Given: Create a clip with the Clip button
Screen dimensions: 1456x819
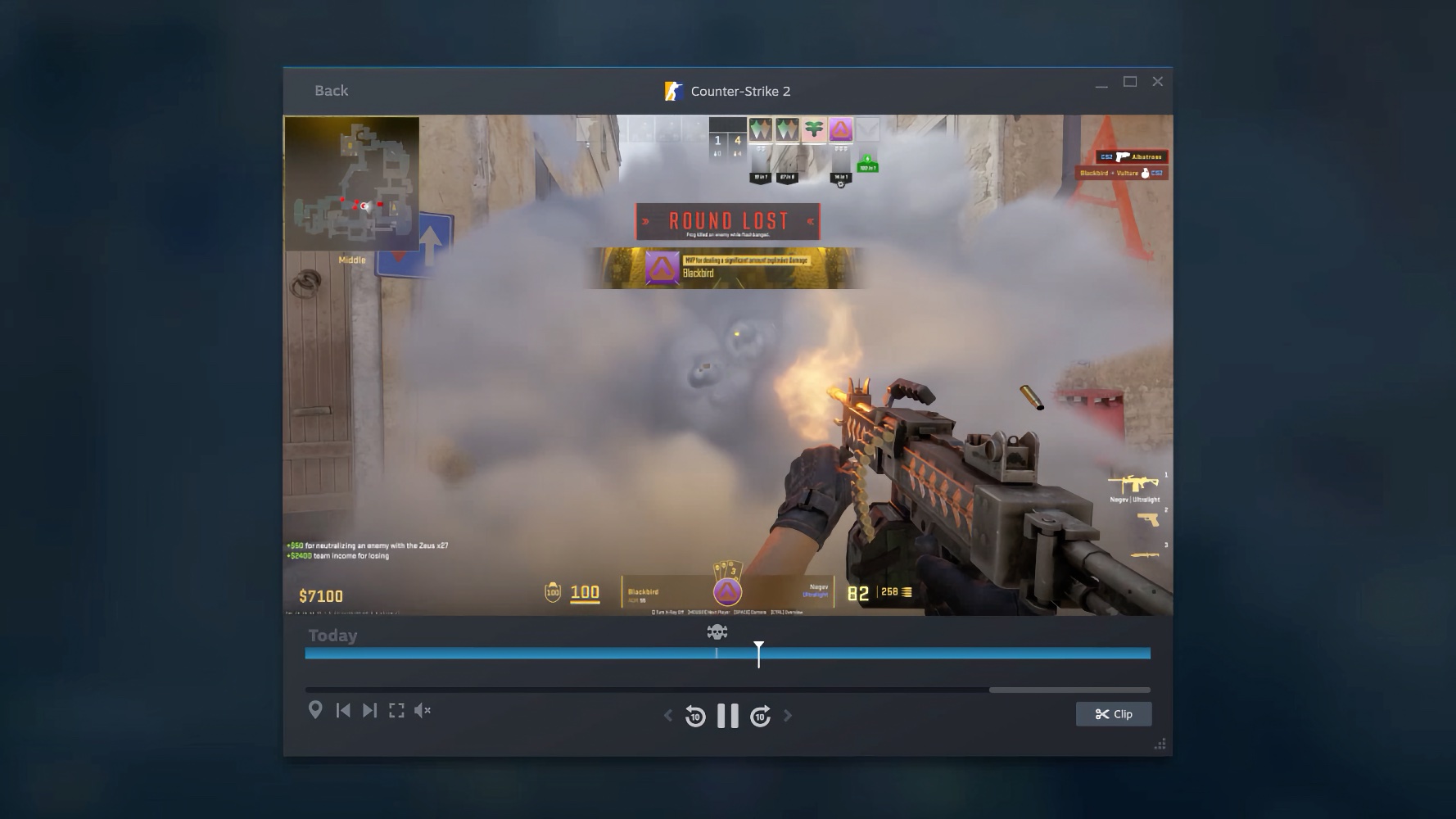Looking at the screenshot, I should tap(1114, 713).
